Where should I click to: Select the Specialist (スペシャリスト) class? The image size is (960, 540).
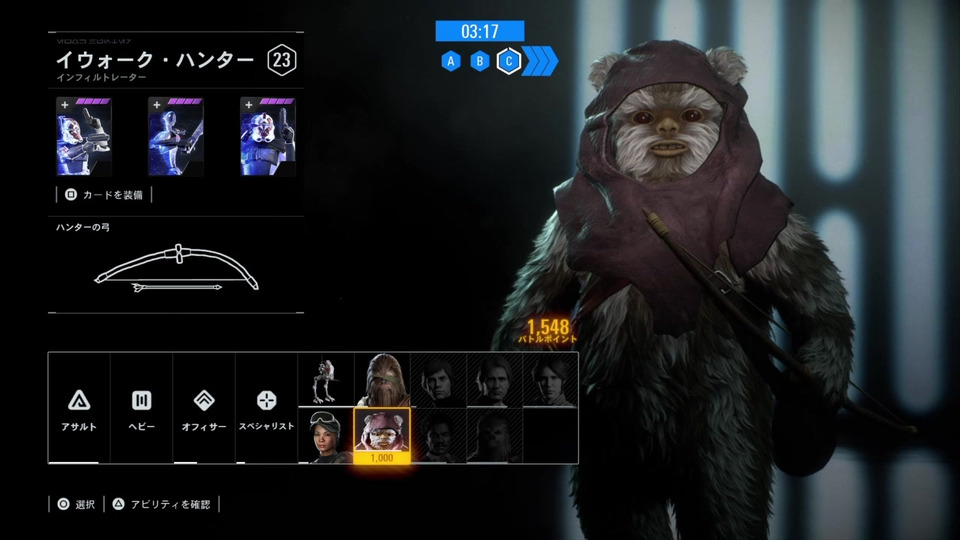pyautogui.click(x=266, y=408)
